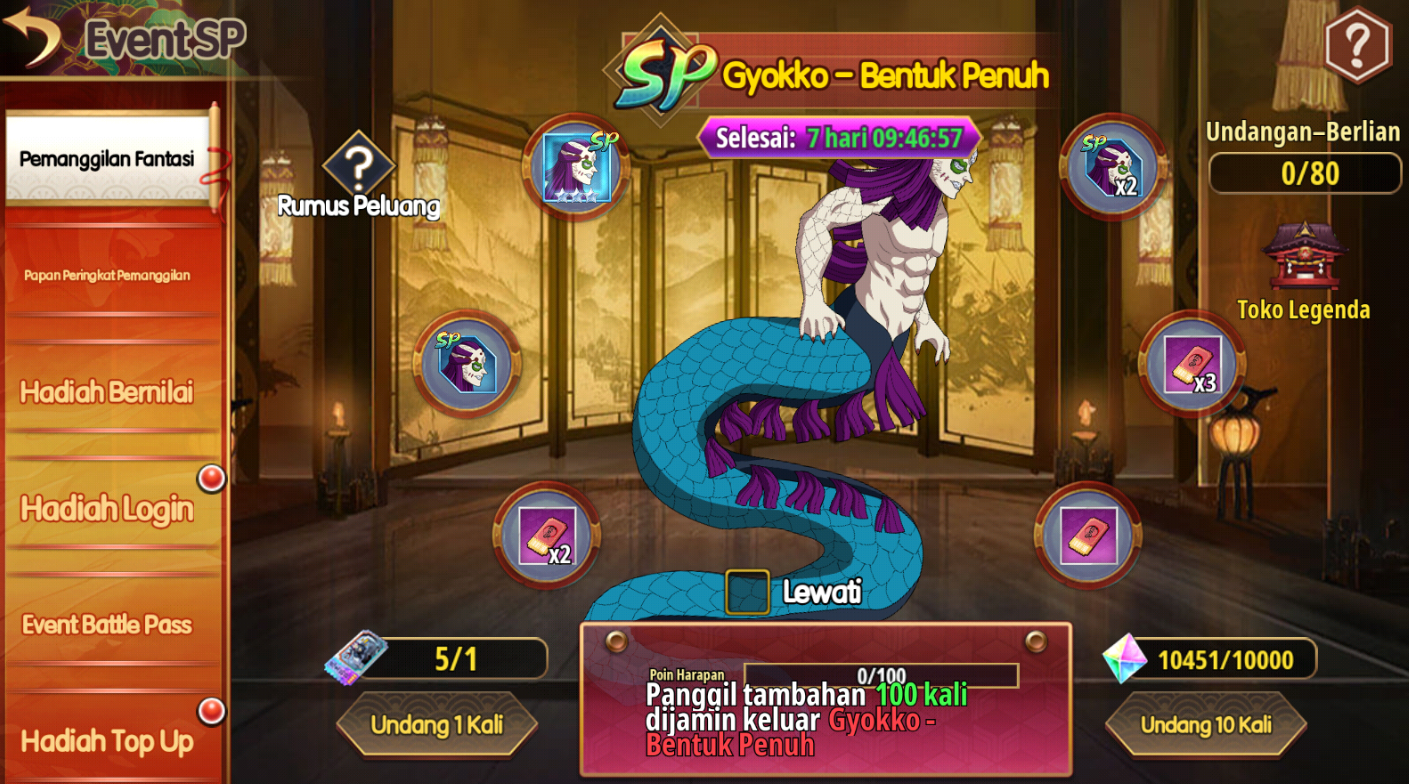Screen dimensions: 1409x784
Task: Inspect the single red ticket reward
Action: [x=1088, y=535]
